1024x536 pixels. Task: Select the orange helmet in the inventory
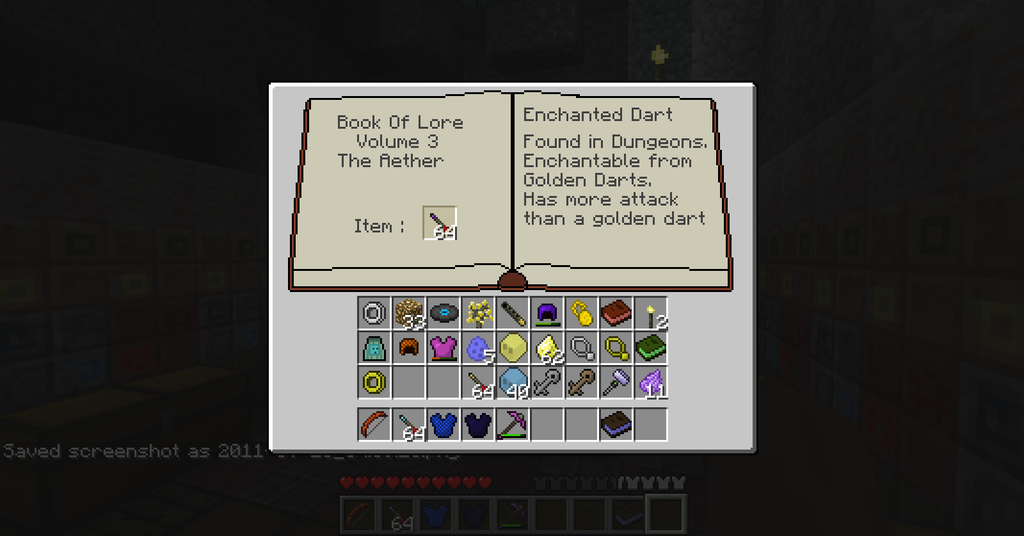click(408, 347)
